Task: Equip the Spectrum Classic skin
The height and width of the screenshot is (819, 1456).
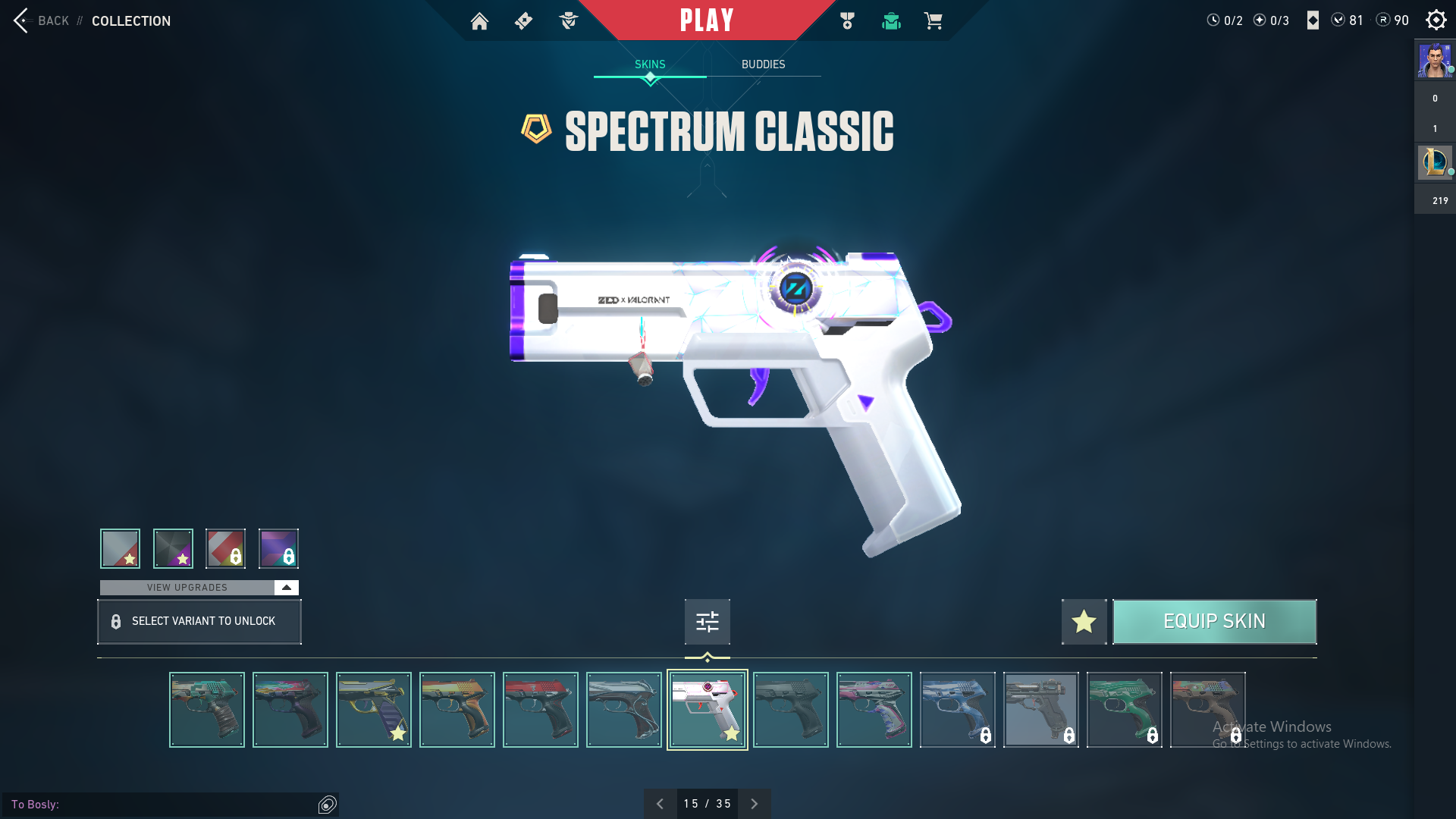Action: [x=1214, y=622]
